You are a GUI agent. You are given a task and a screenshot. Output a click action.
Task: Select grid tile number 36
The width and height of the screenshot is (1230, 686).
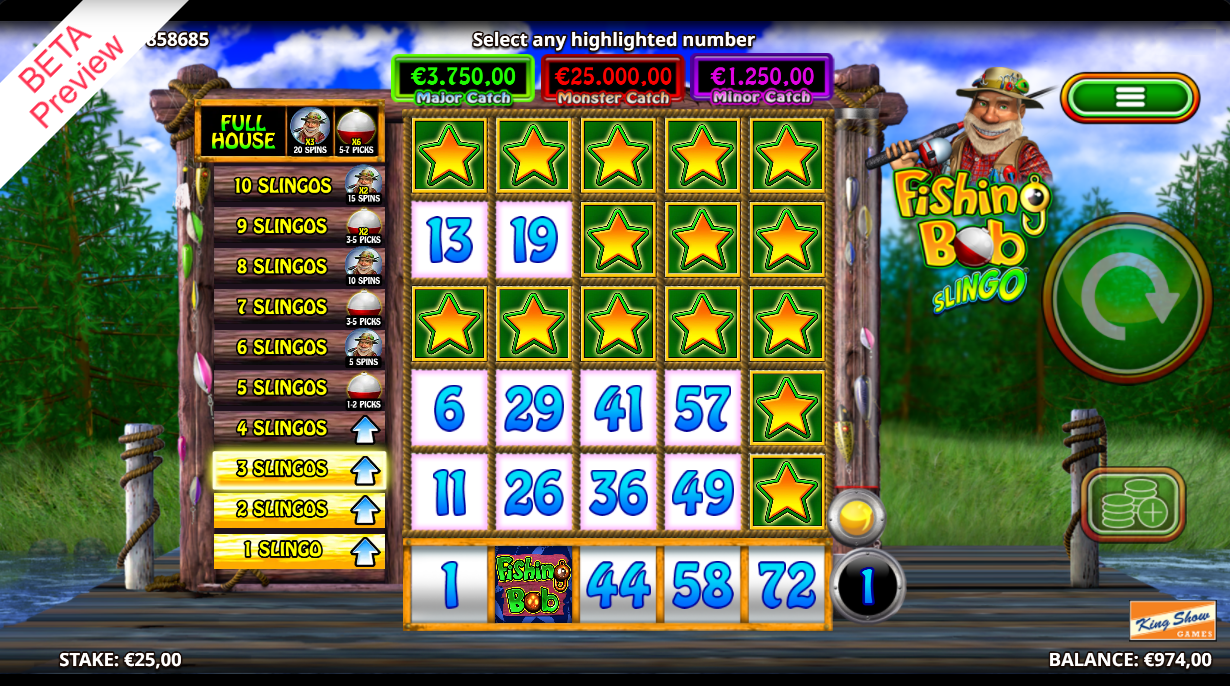[x=618, y=492]
